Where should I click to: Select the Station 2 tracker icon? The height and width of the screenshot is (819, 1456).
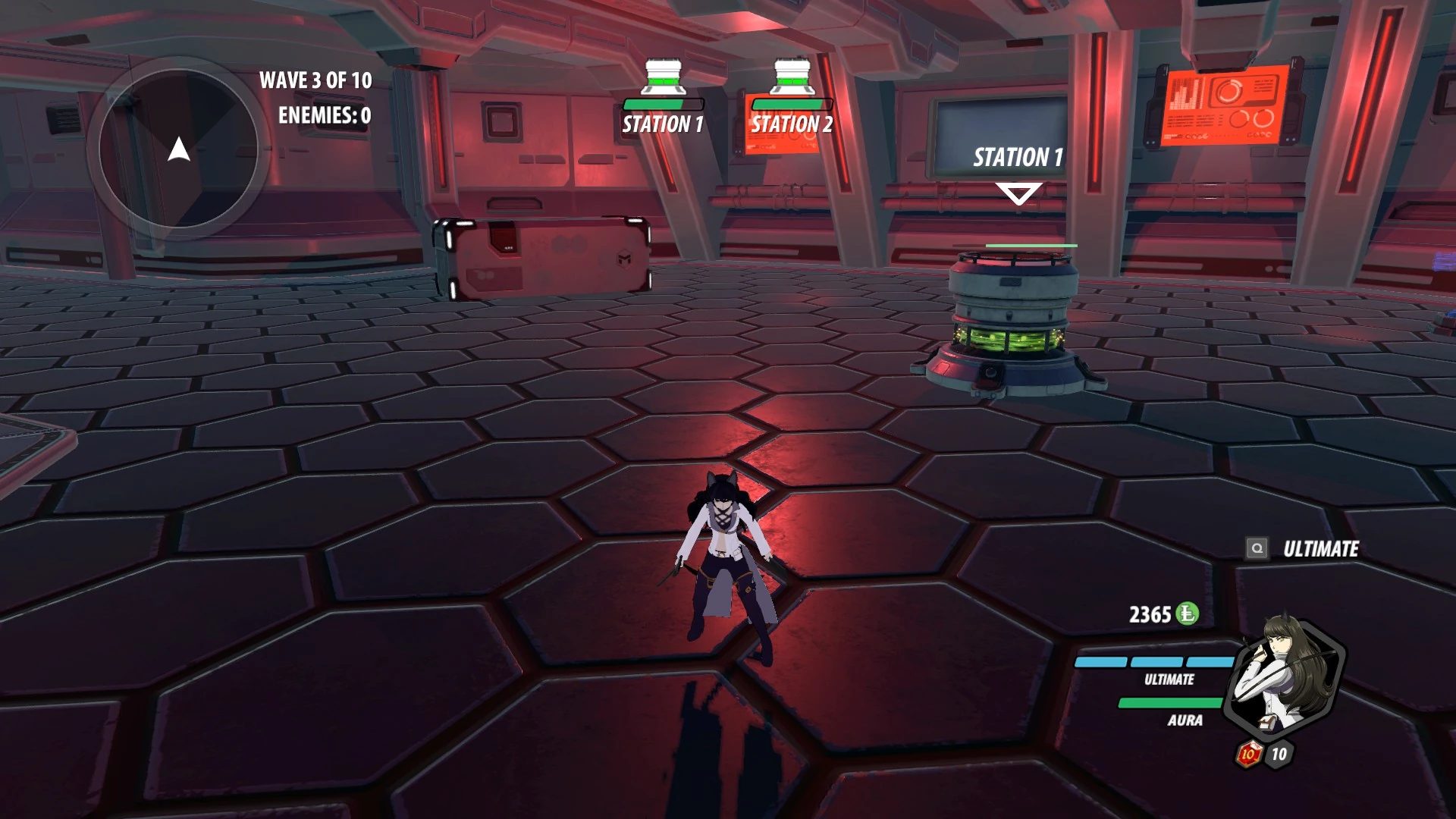(792, 78)
